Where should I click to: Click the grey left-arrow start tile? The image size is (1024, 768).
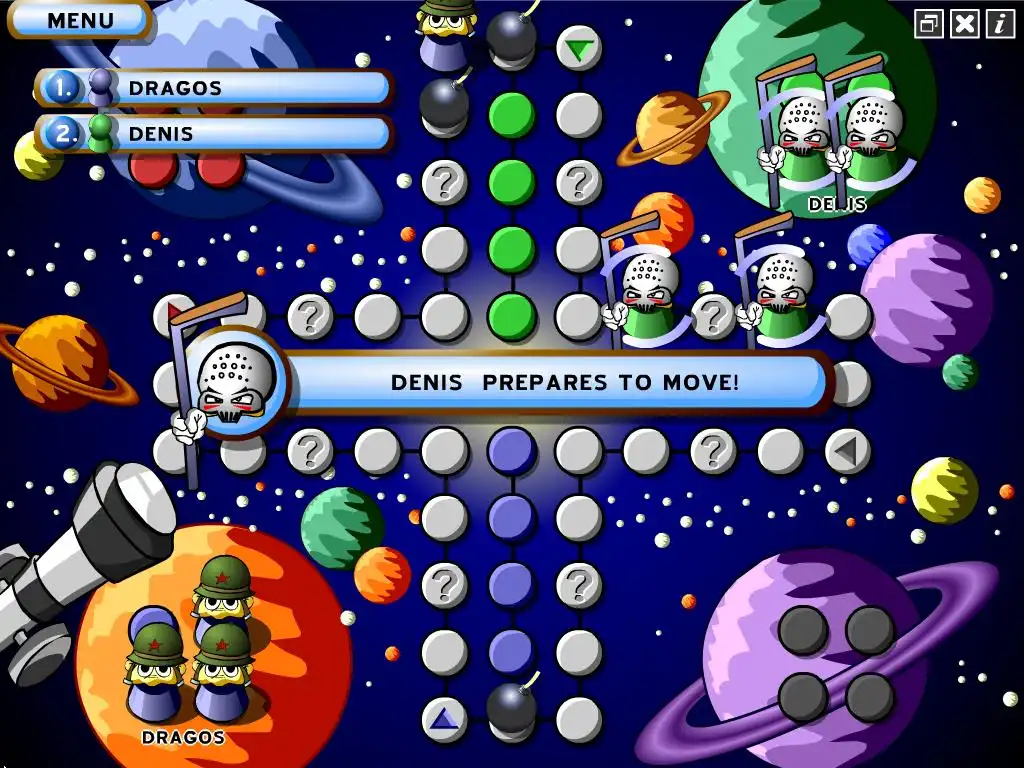[847, 452]
